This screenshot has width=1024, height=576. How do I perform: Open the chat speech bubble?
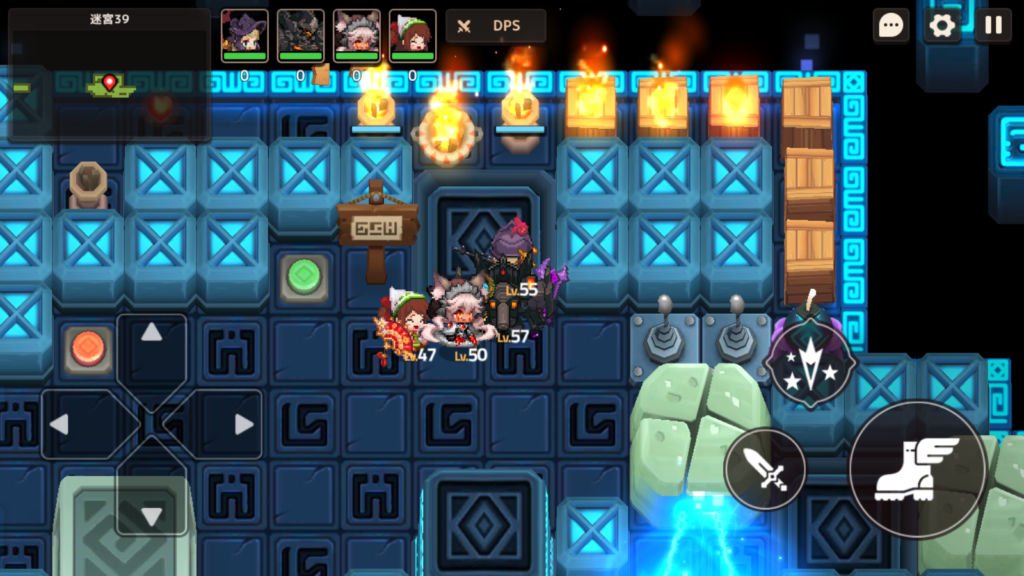coord(891,26)
